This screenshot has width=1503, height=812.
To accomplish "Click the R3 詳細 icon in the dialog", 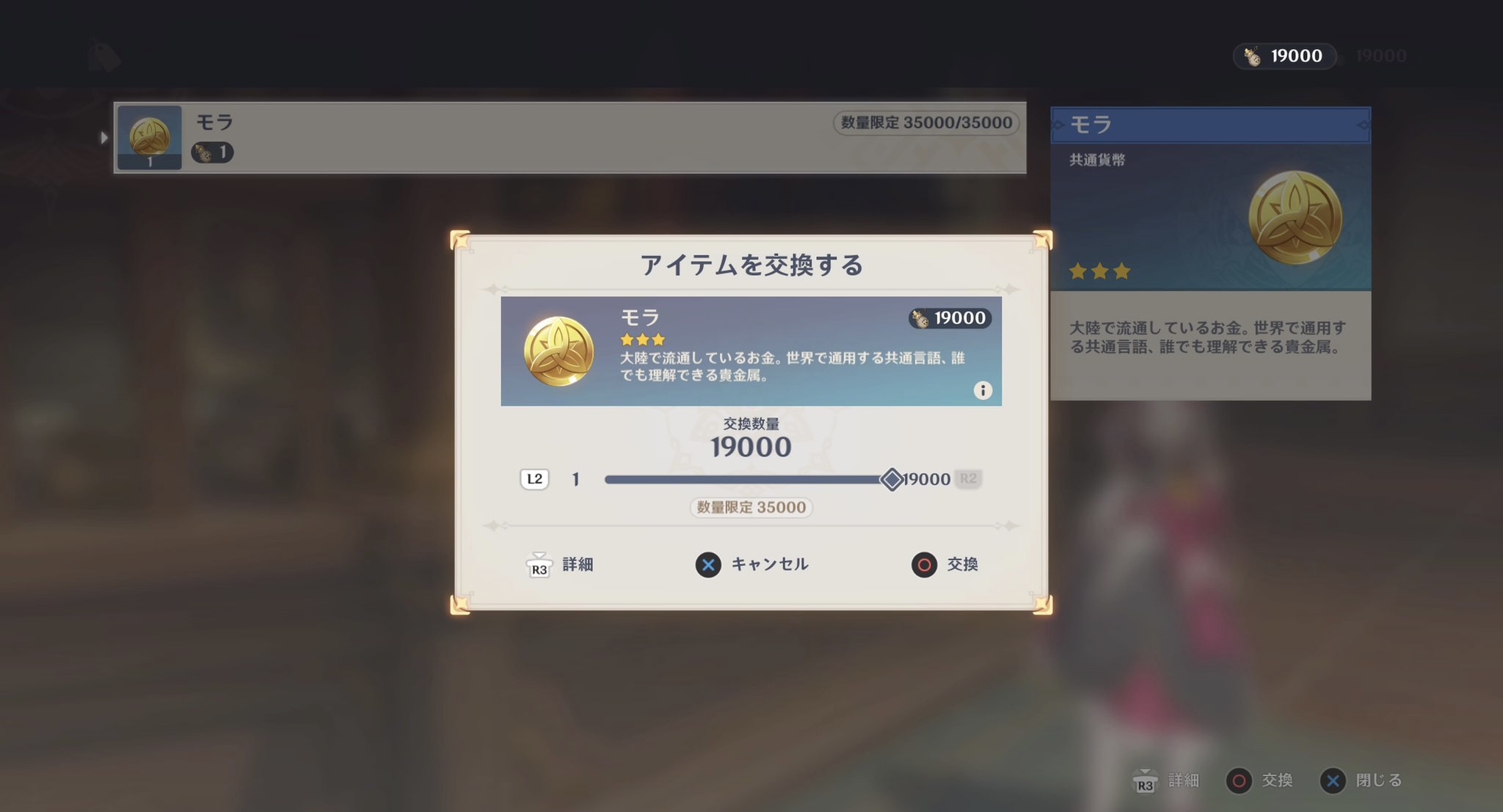I will pyautogui.click(x=539, y=565).
